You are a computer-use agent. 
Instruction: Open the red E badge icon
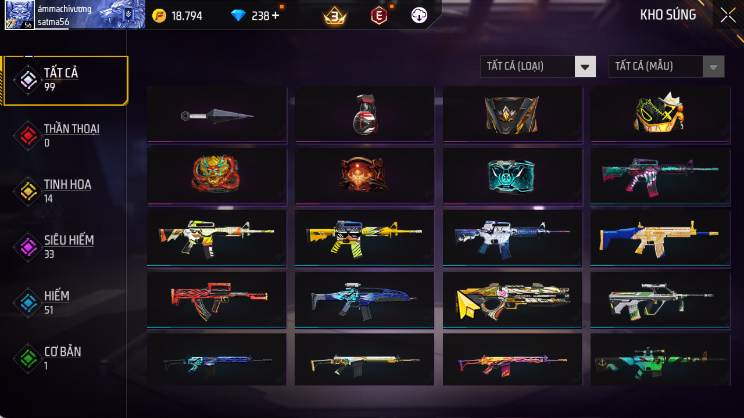coord(378,16)
